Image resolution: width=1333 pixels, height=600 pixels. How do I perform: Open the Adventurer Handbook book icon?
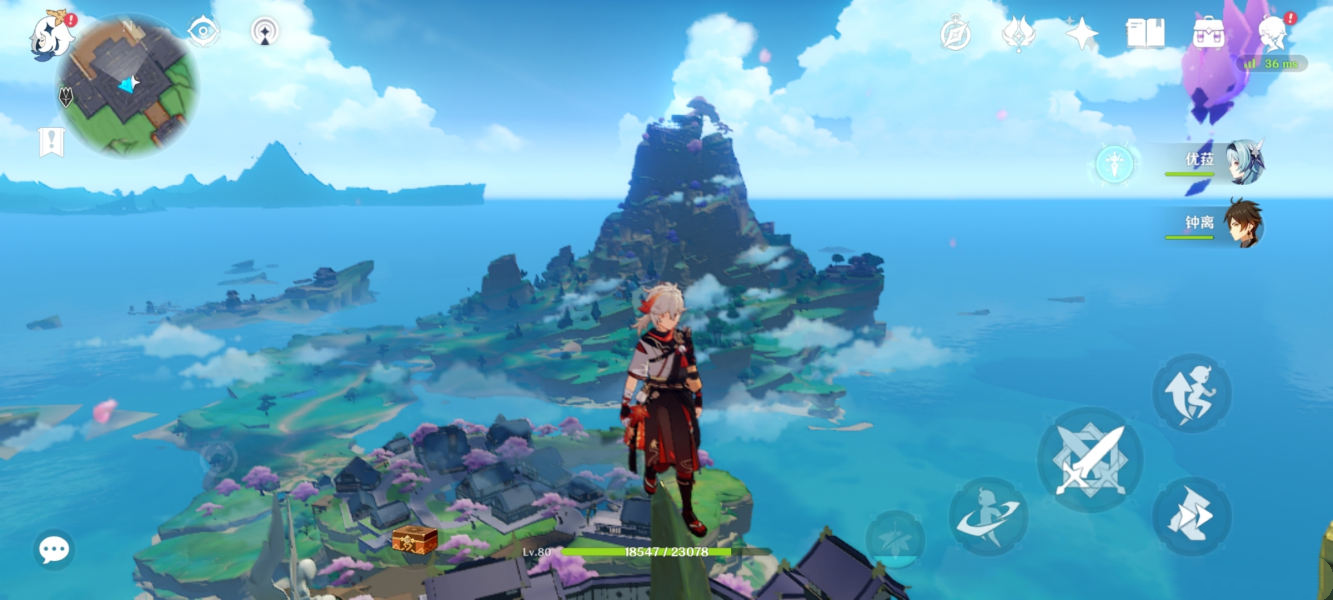pos(1145,33)
